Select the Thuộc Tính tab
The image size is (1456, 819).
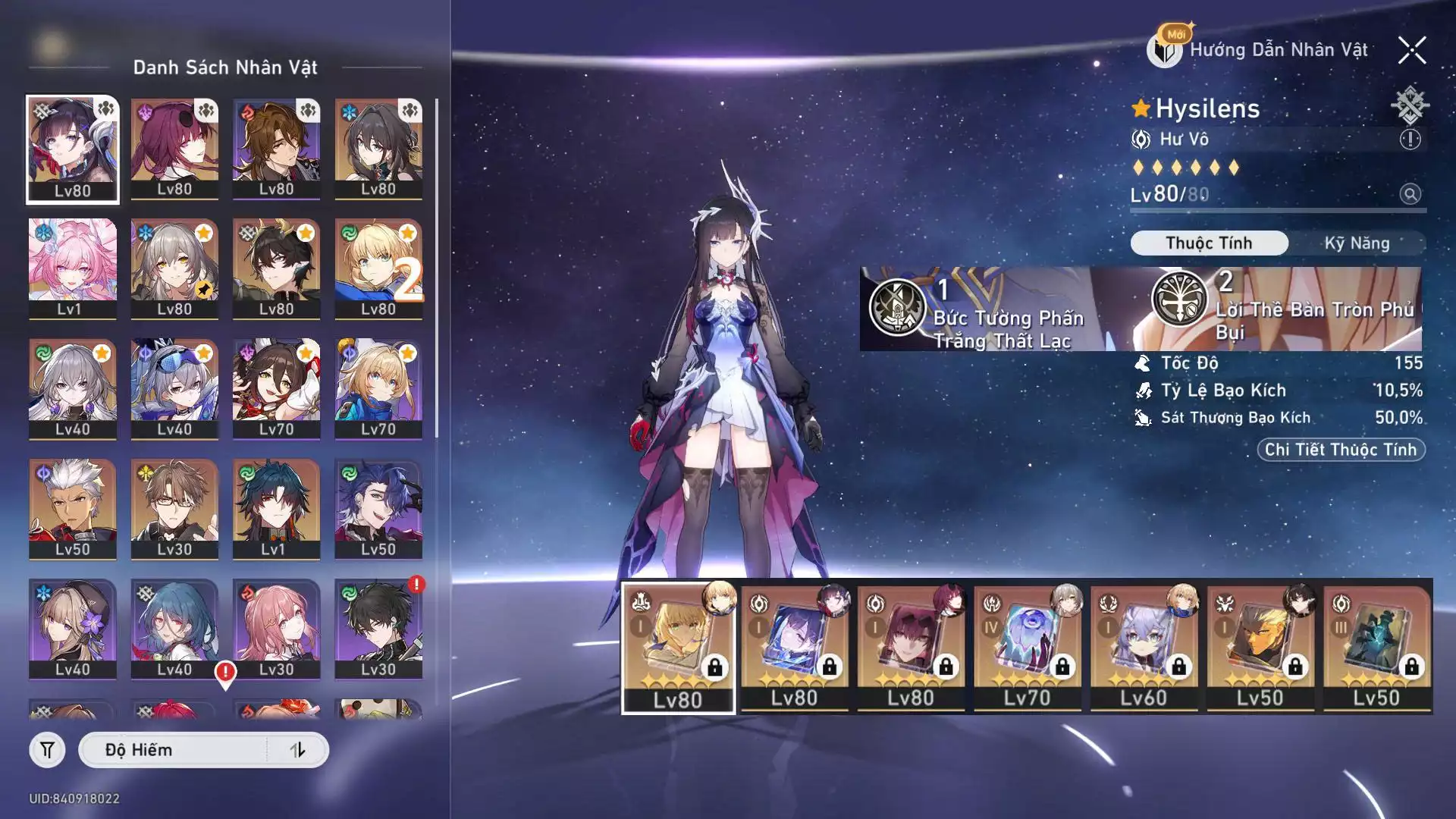[x=1209, y=243]
